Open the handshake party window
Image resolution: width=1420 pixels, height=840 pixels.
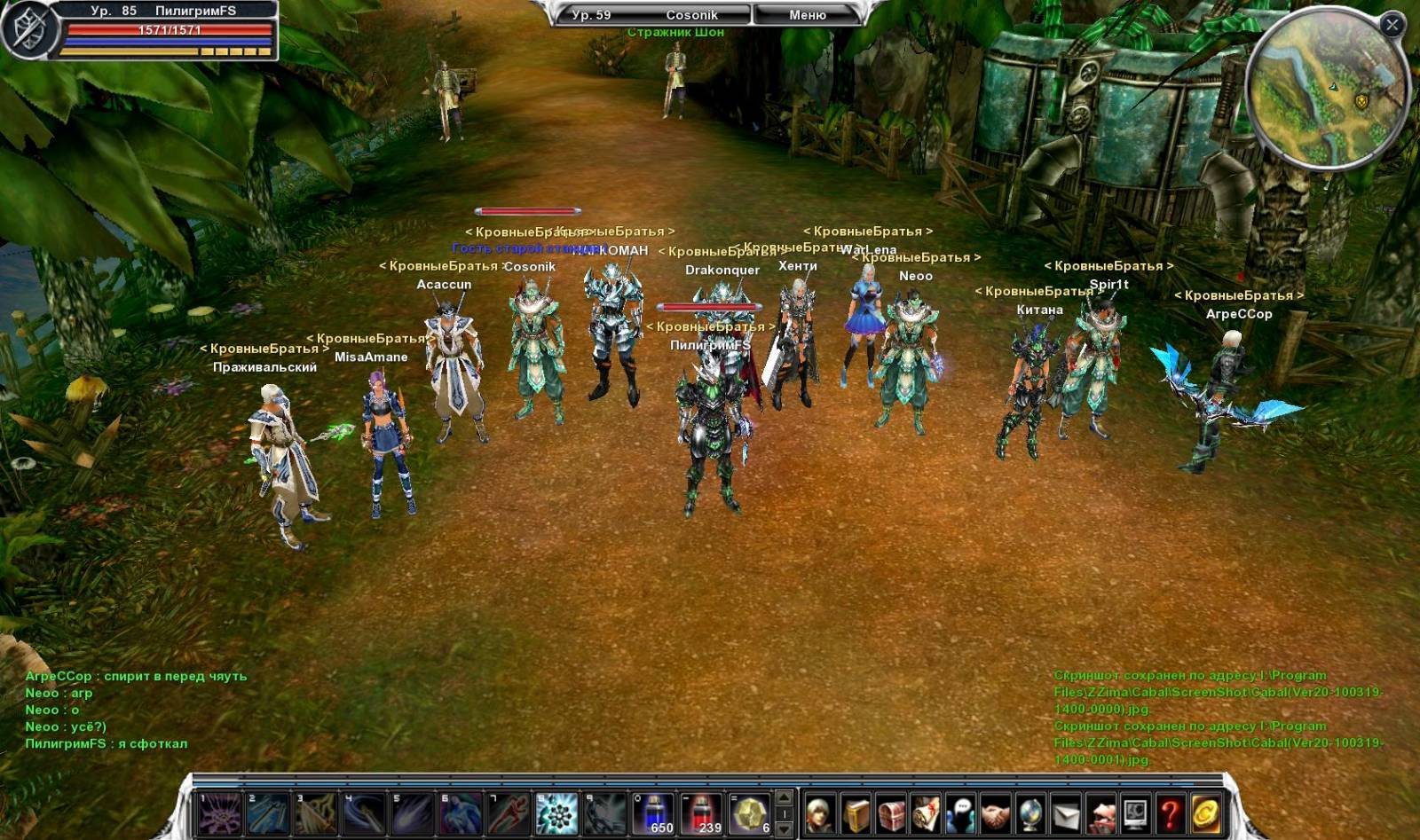pyautogui.click(x=995, y=814)
